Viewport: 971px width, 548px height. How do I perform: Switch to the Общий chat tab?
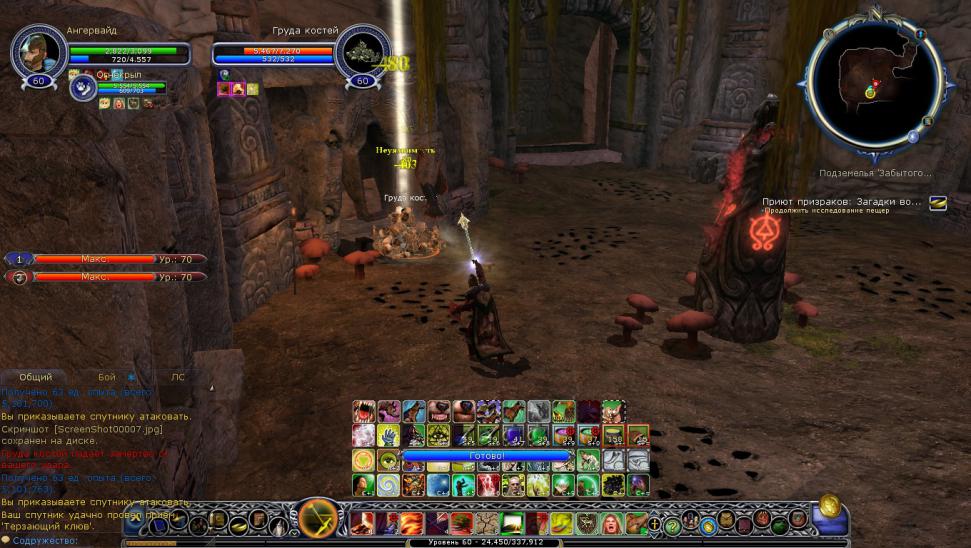(35, 377)
